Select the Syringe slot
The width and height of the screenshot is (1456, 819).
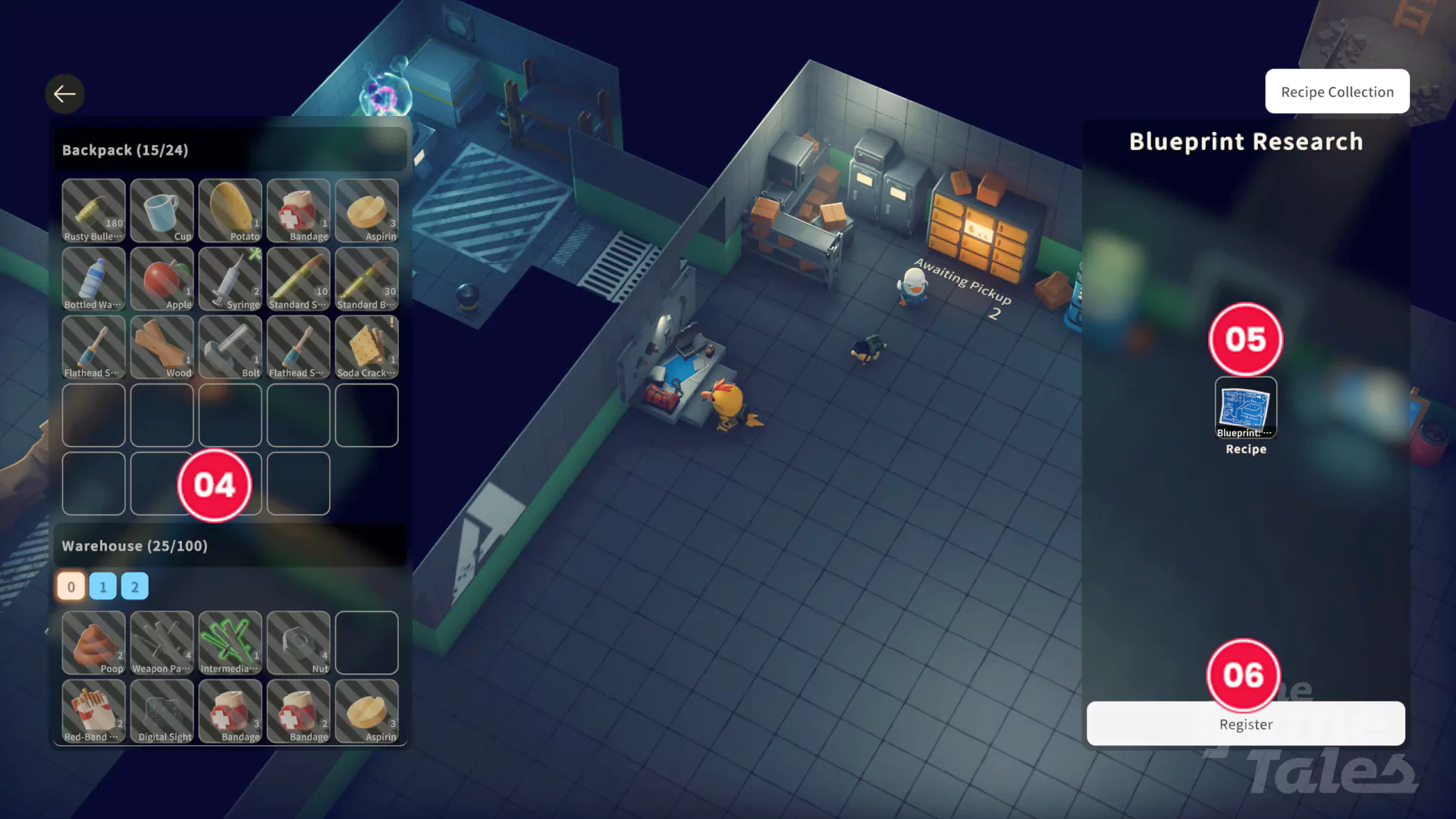click(x=230, y=278)
